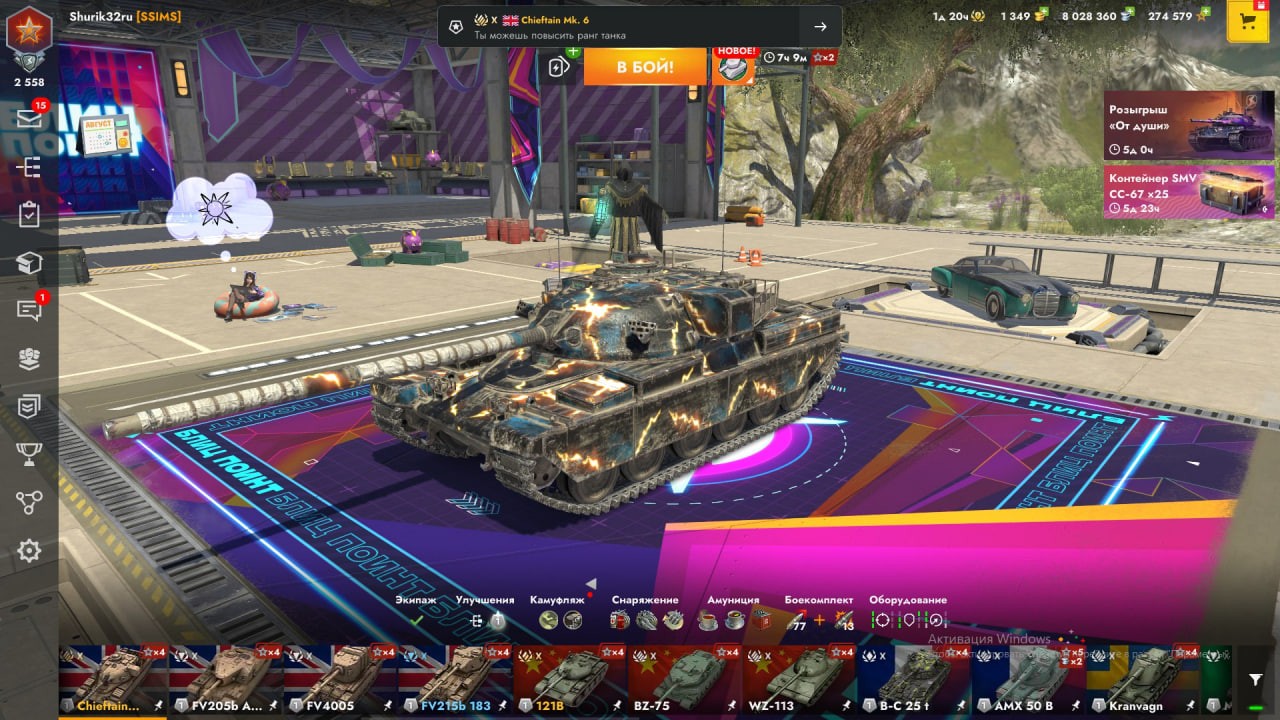Open the Контейнер SMV CC-67 offer
Image resolution: width=1280 pixels, height=720 pixels.
pyautogui.click(x=1188, y=191)
